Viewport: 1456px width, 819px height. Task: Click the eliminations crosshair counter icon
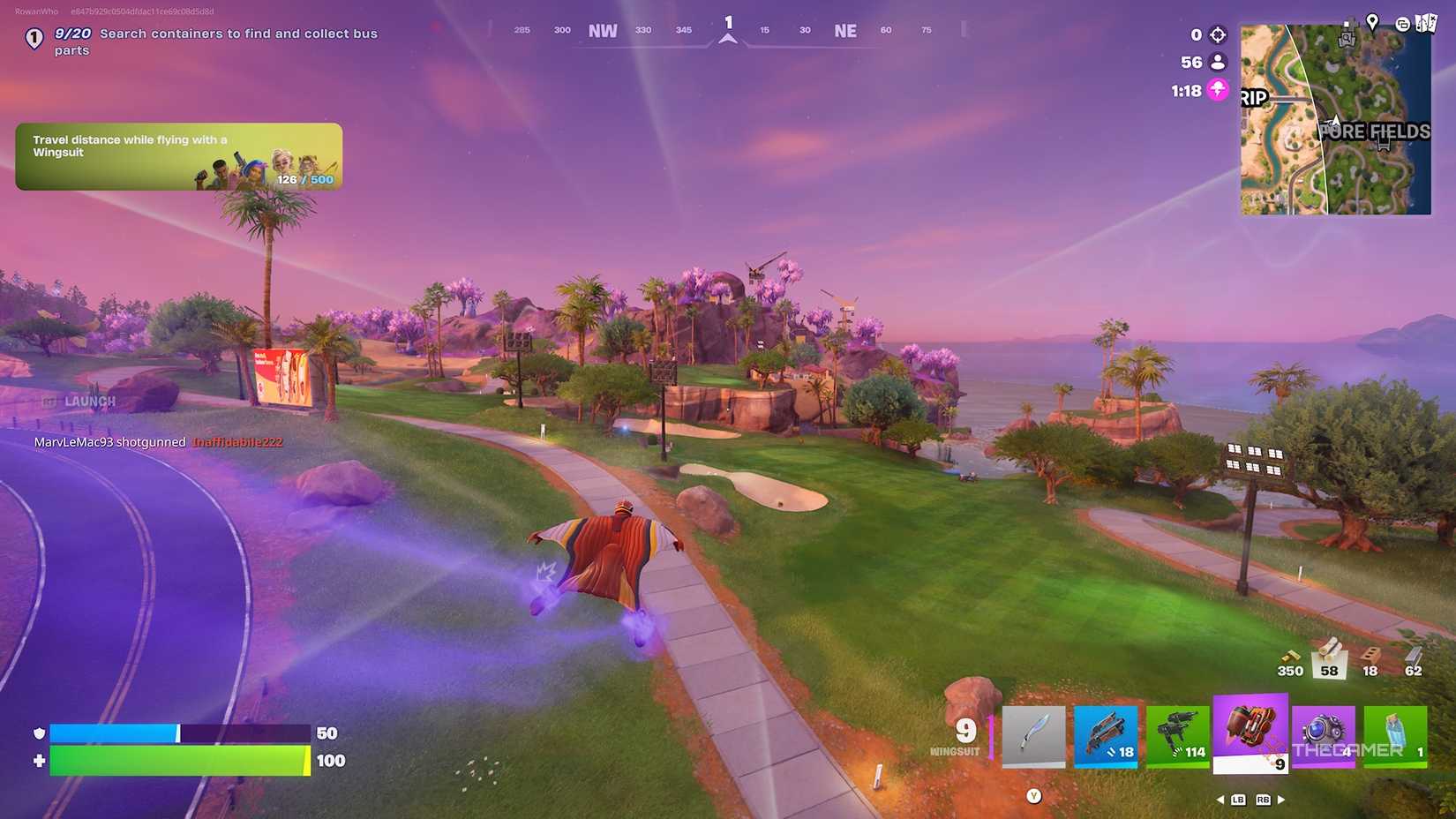point(1218,34)
